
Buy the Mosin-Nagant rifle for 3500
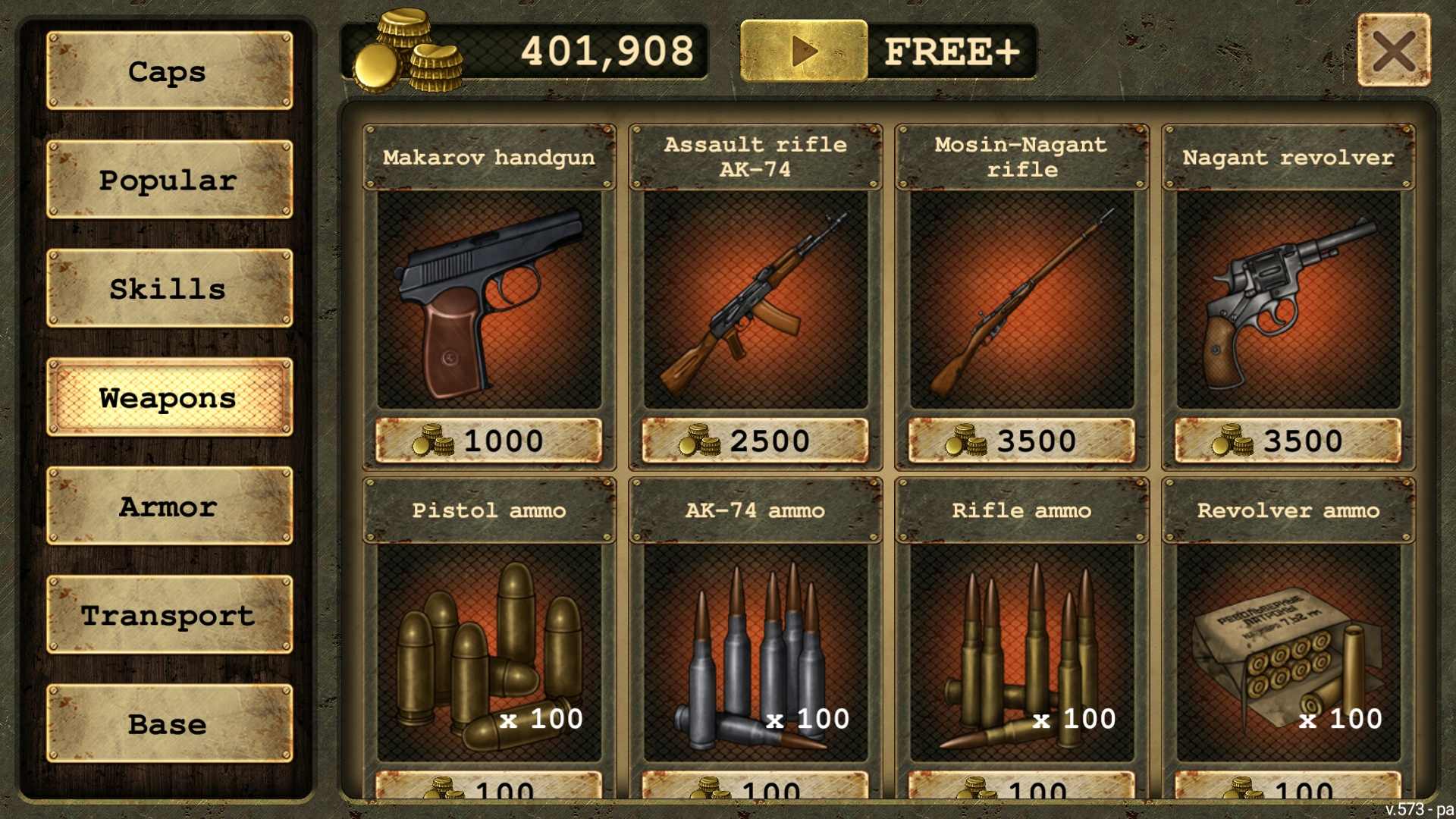point(1021,441)
